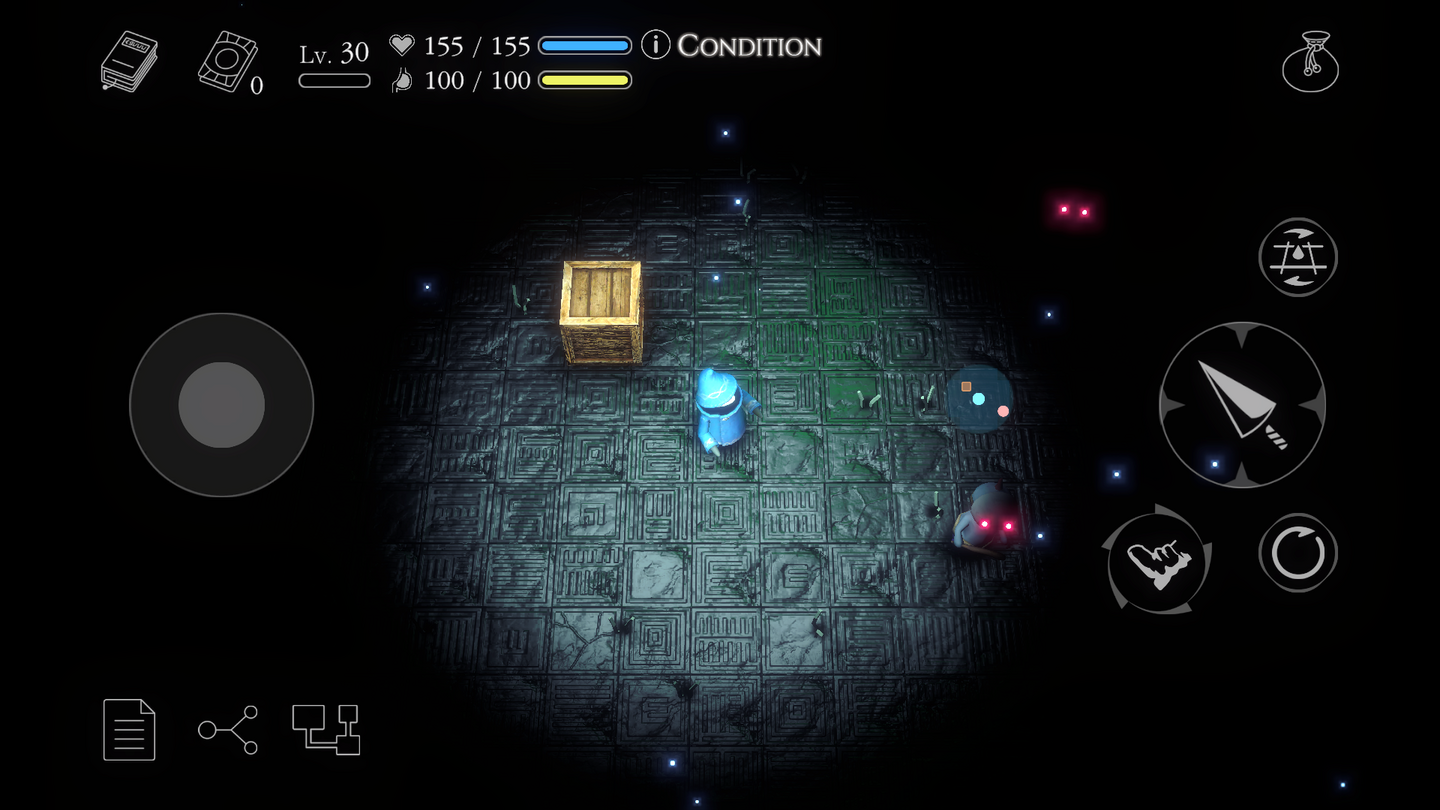This screenshot has height=810, width=1440.
Task: Open the book icon in the top bar
Action: pyautogui.click(x=129, y=62)
